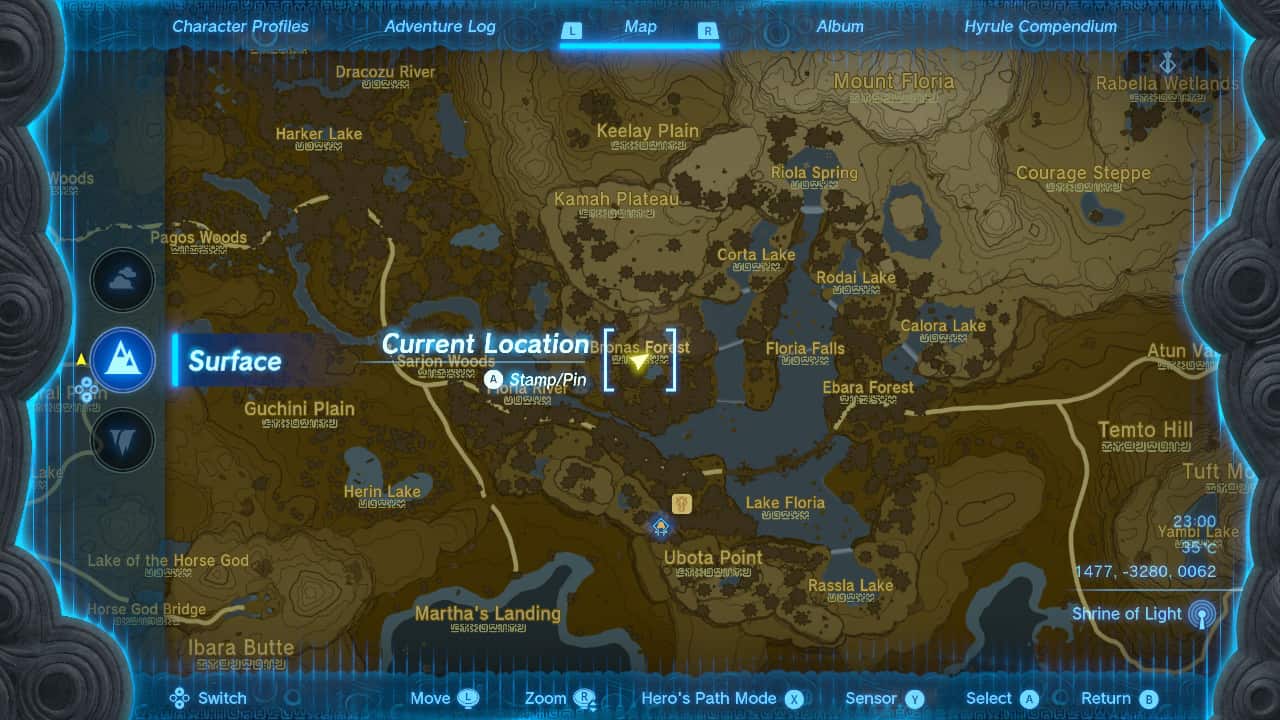Image resolution: width=1280 pixels, height=720 pixels.
Task: Select the Map tab
Action: click(640, 27)
